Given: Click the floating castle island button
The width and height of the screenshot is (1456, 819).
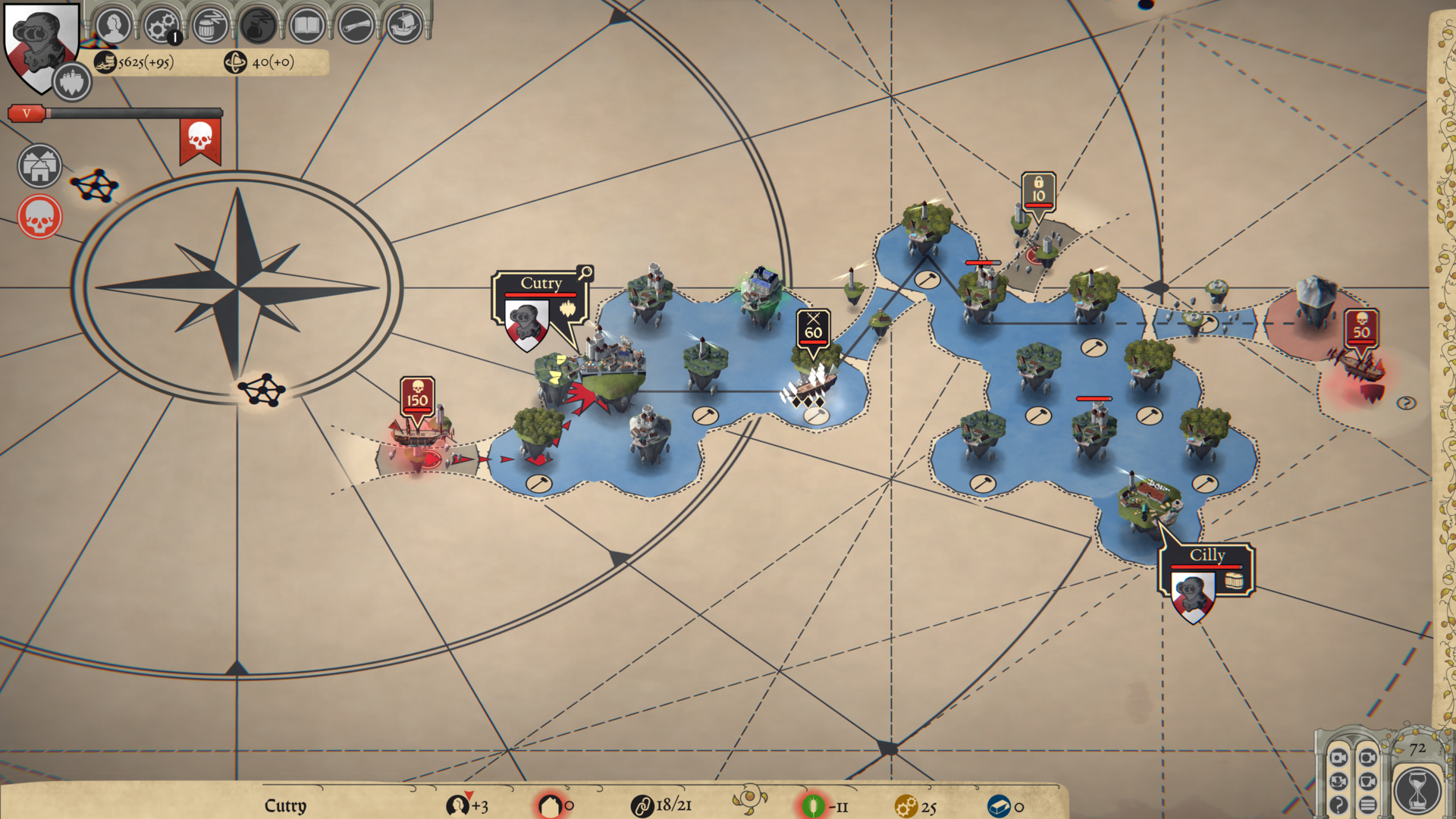Looking at the screenshot, I should pos(72,82).
